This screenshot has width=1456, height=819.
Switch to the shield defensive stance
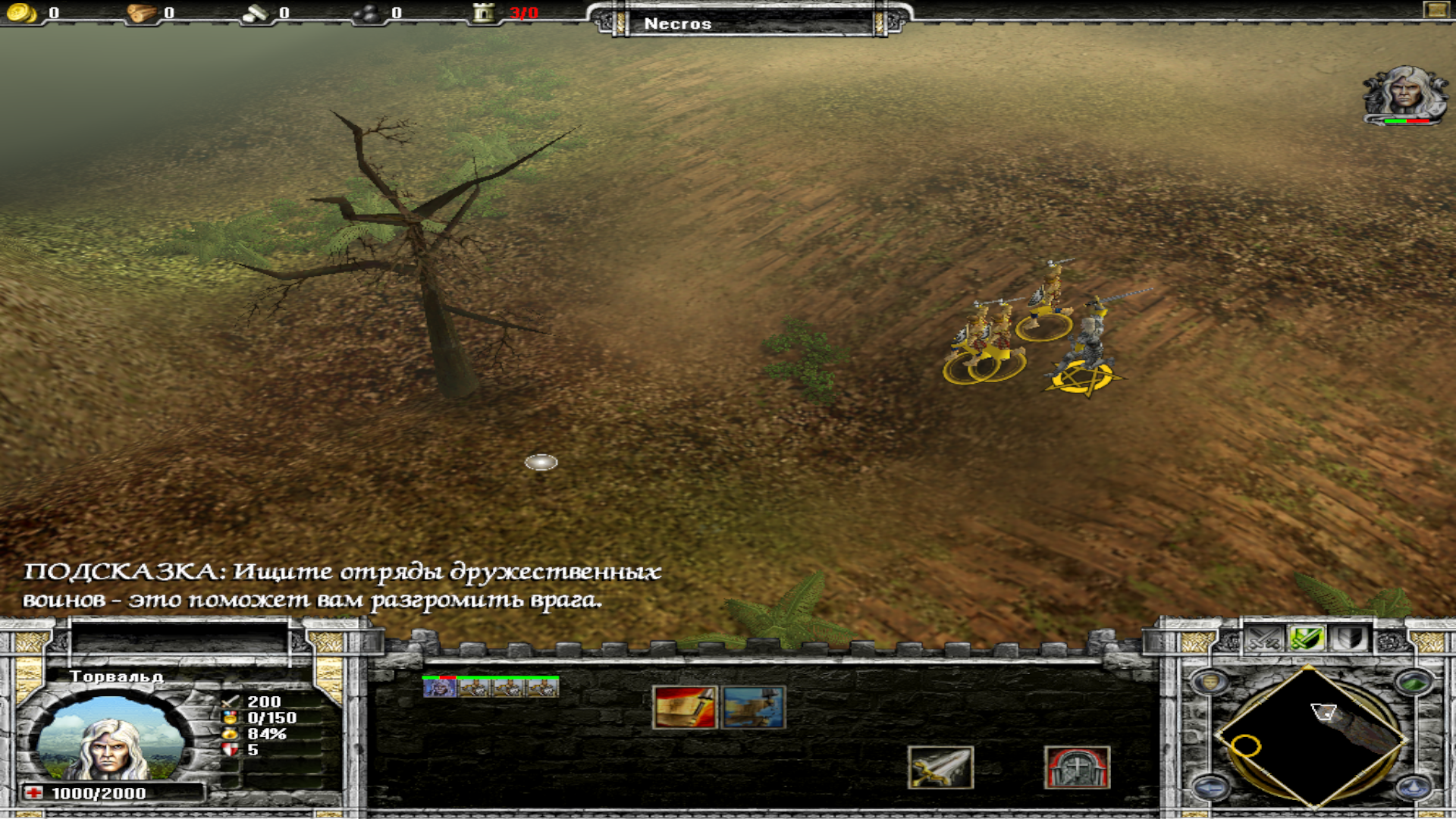coord(1350,639)
